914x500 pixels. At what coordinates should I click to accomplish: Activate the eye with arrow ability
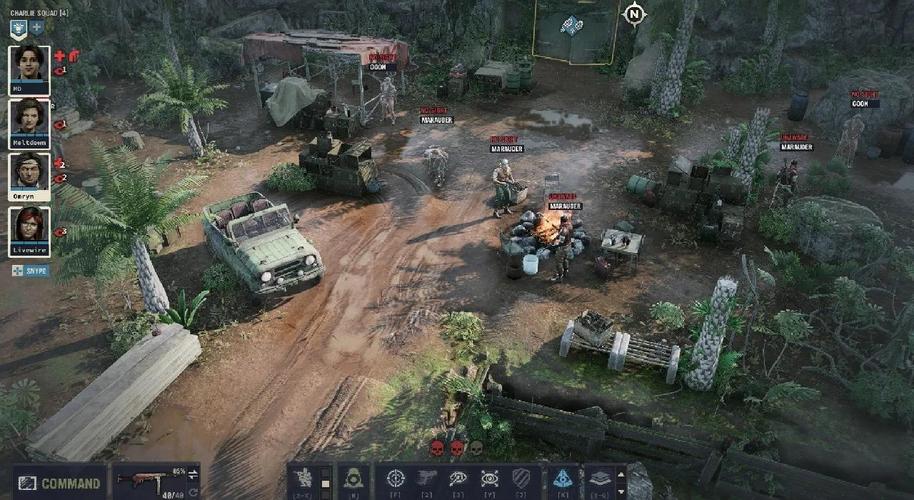tap(458, 479)
